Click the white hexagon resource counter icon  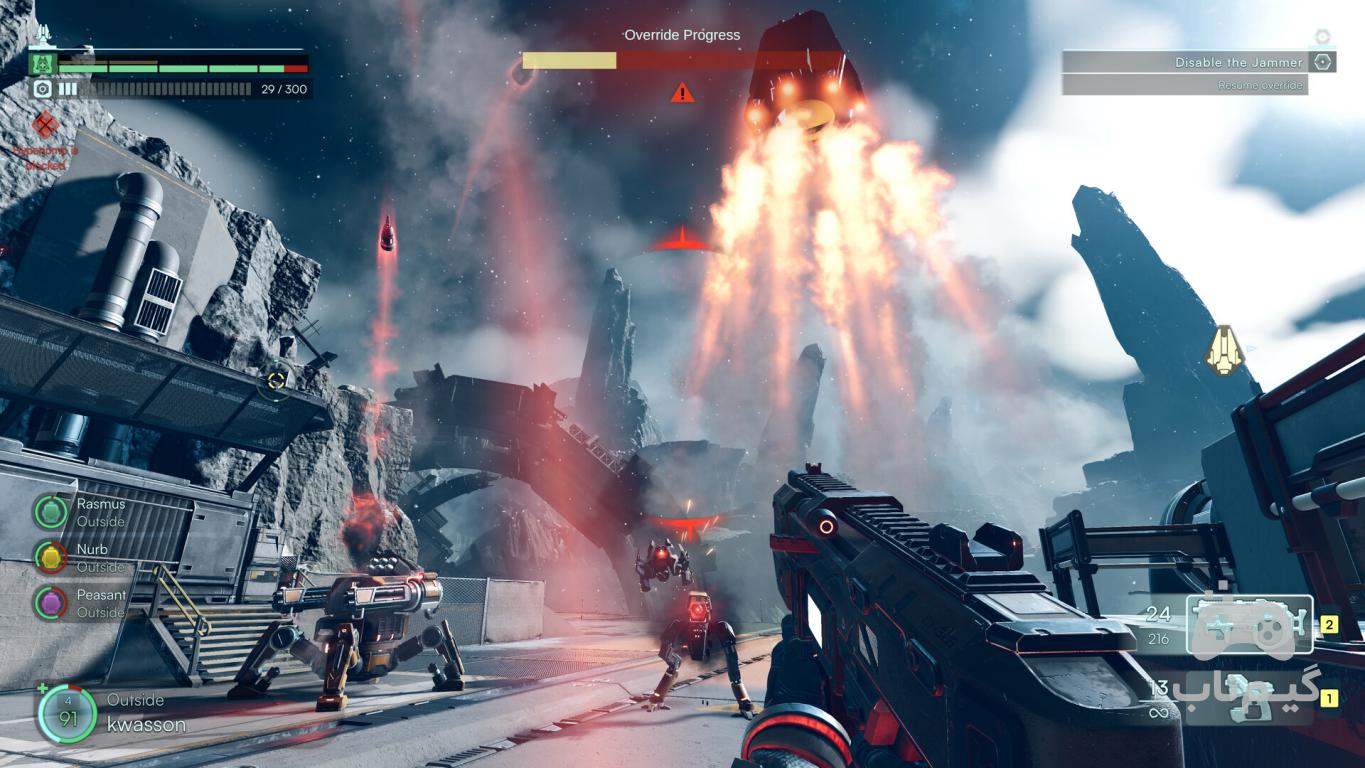click(x=42, y=89)
